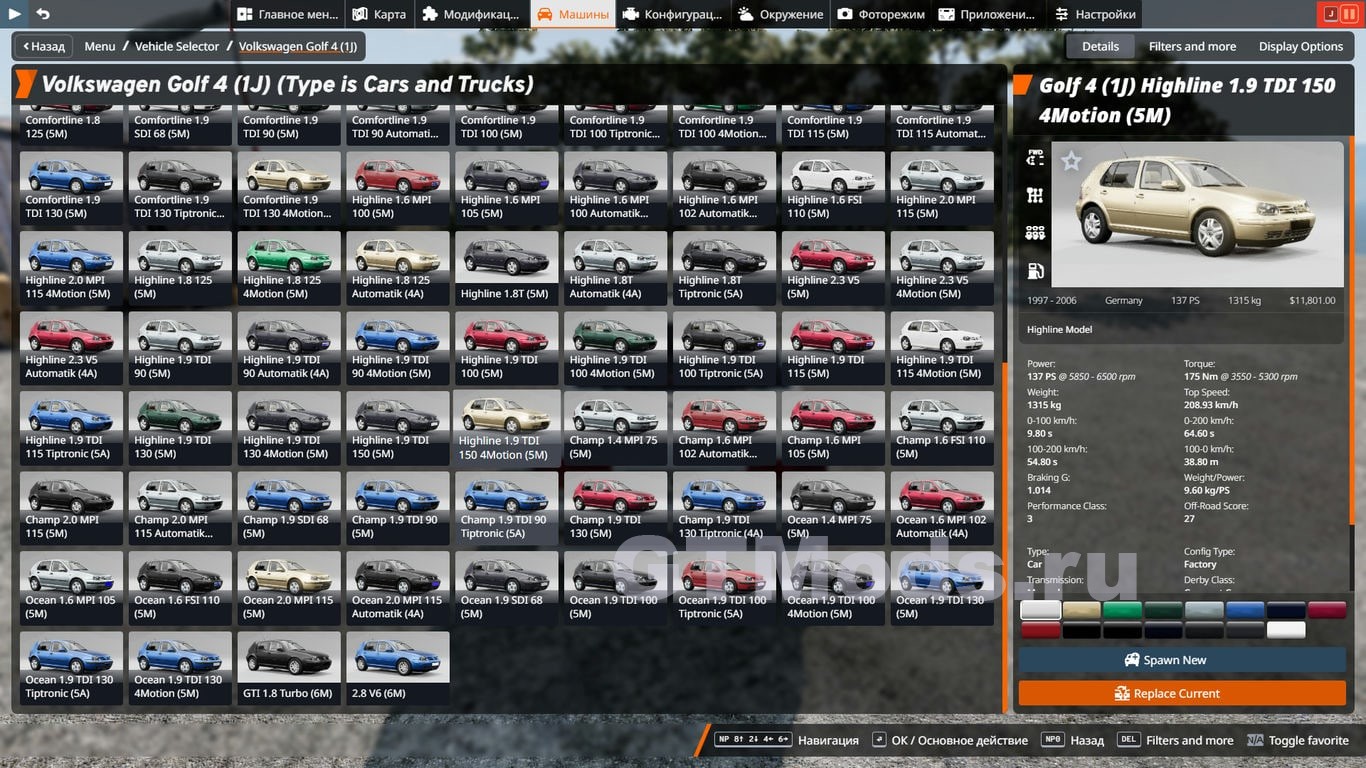Navigate to Vehicle Selector breadcrumb

[177, 46]
